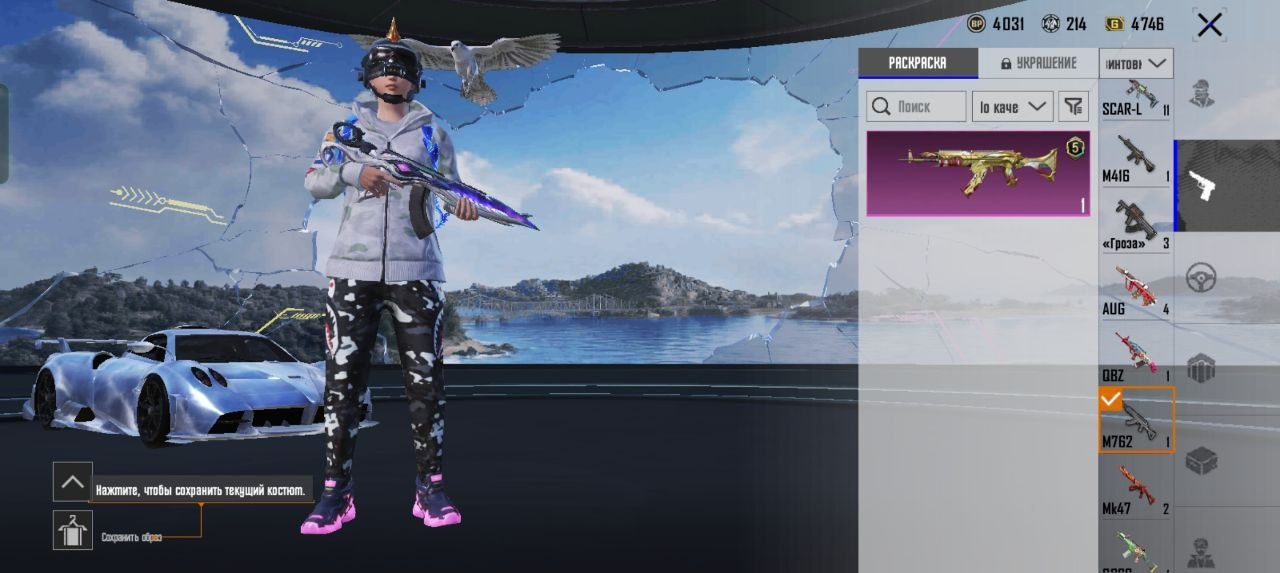
Task: Close the wardrobe with the X button
Action: (1209, 25)
